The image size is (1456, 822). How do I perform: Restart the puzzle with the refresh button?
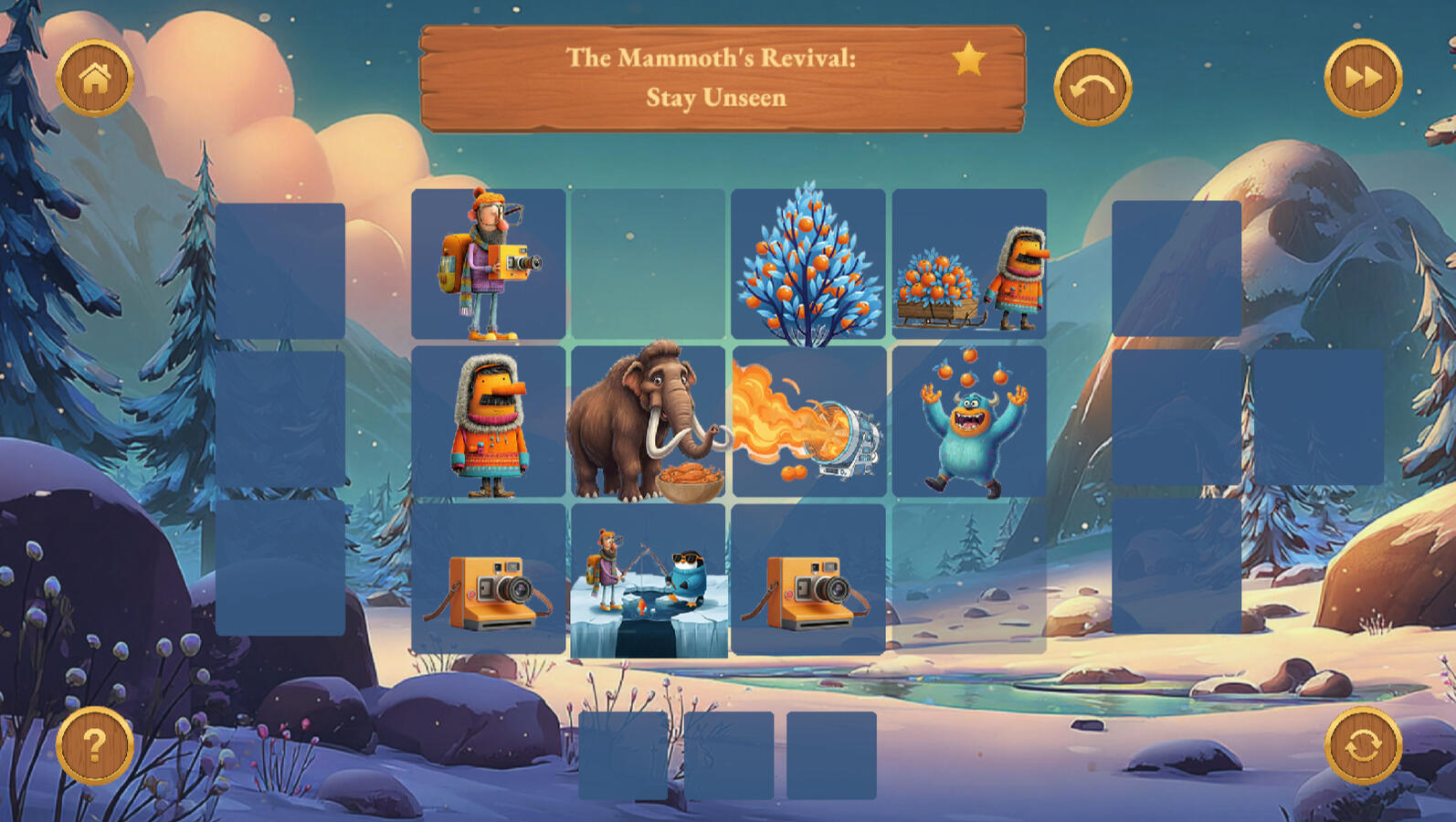(x=1363, y=745)
